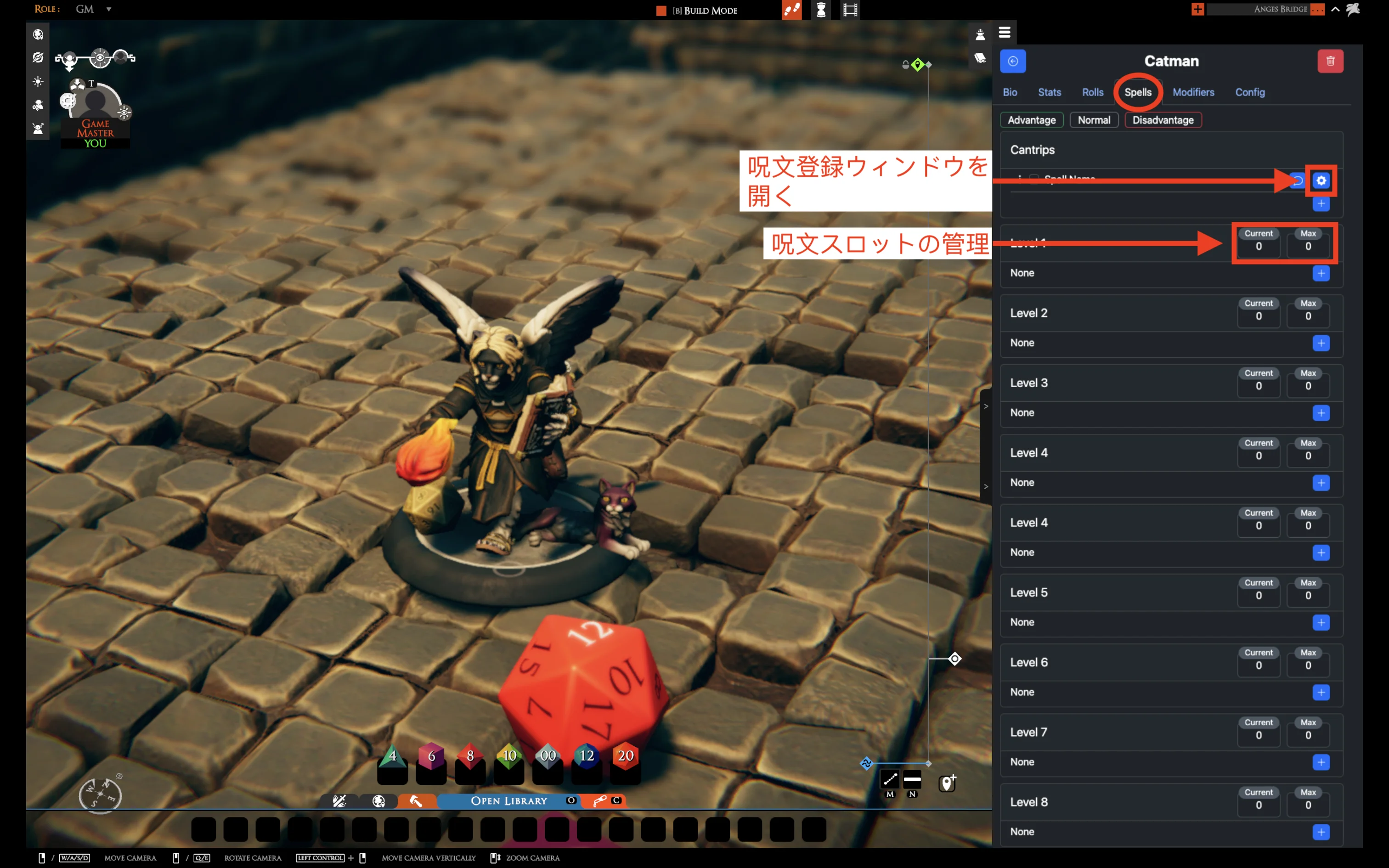Open the Config tab
Screen dimensions: 1389x868
pos(1249,92)
